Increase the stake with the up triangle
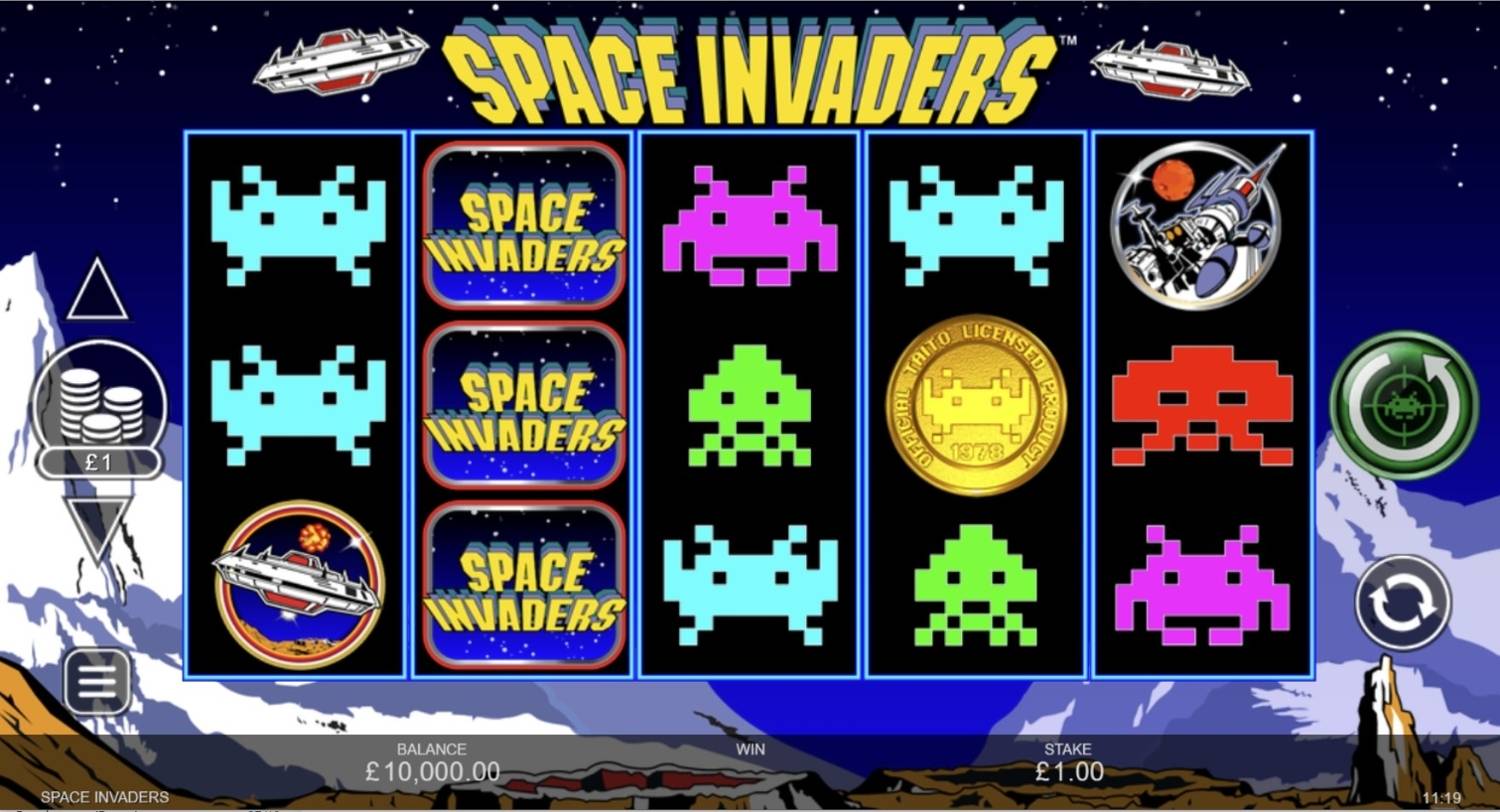This screenshot has width=1500, height=812. 97,292
